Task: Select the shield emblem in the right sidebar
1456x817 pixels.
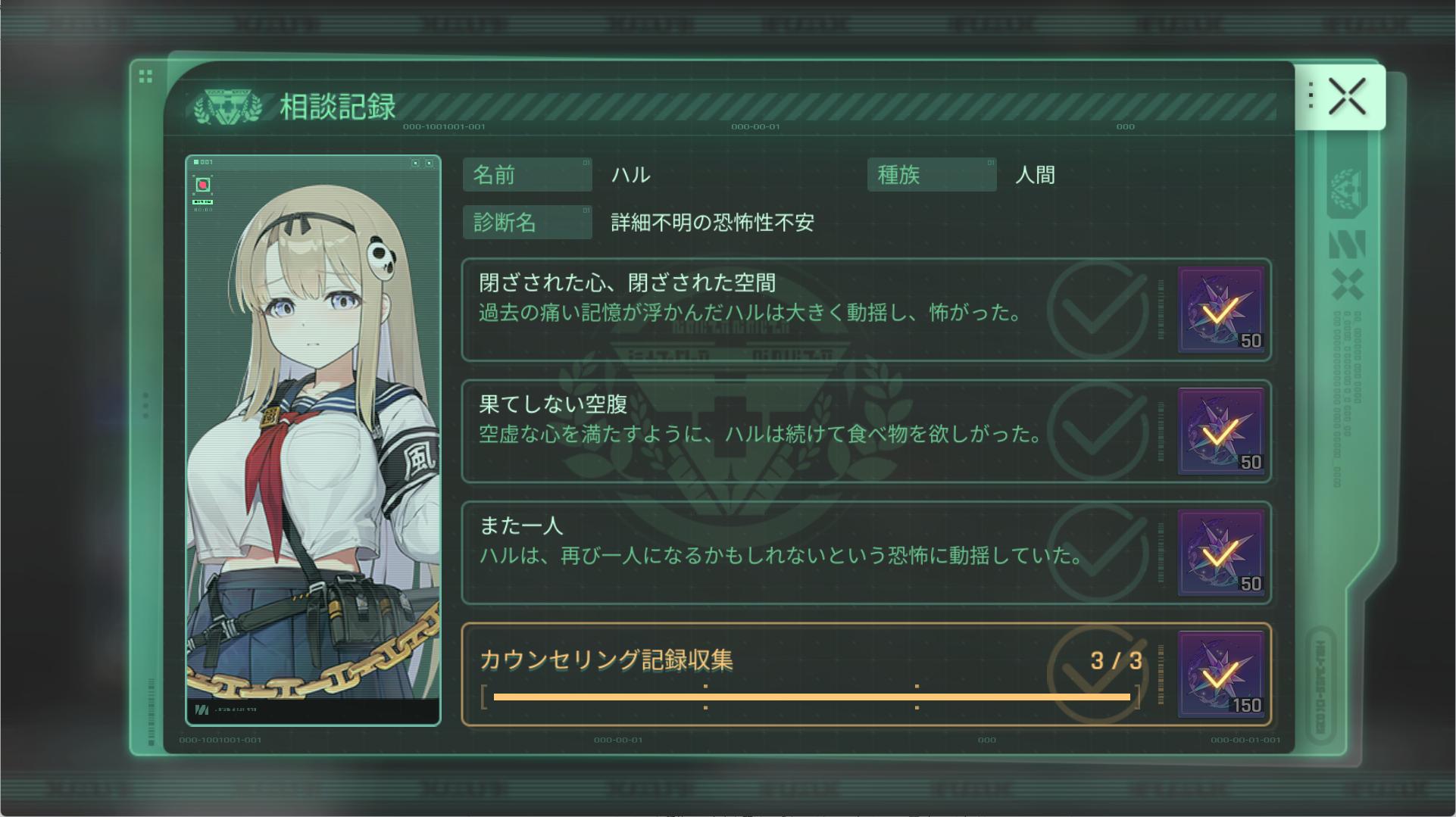Action: point(1346,191)
